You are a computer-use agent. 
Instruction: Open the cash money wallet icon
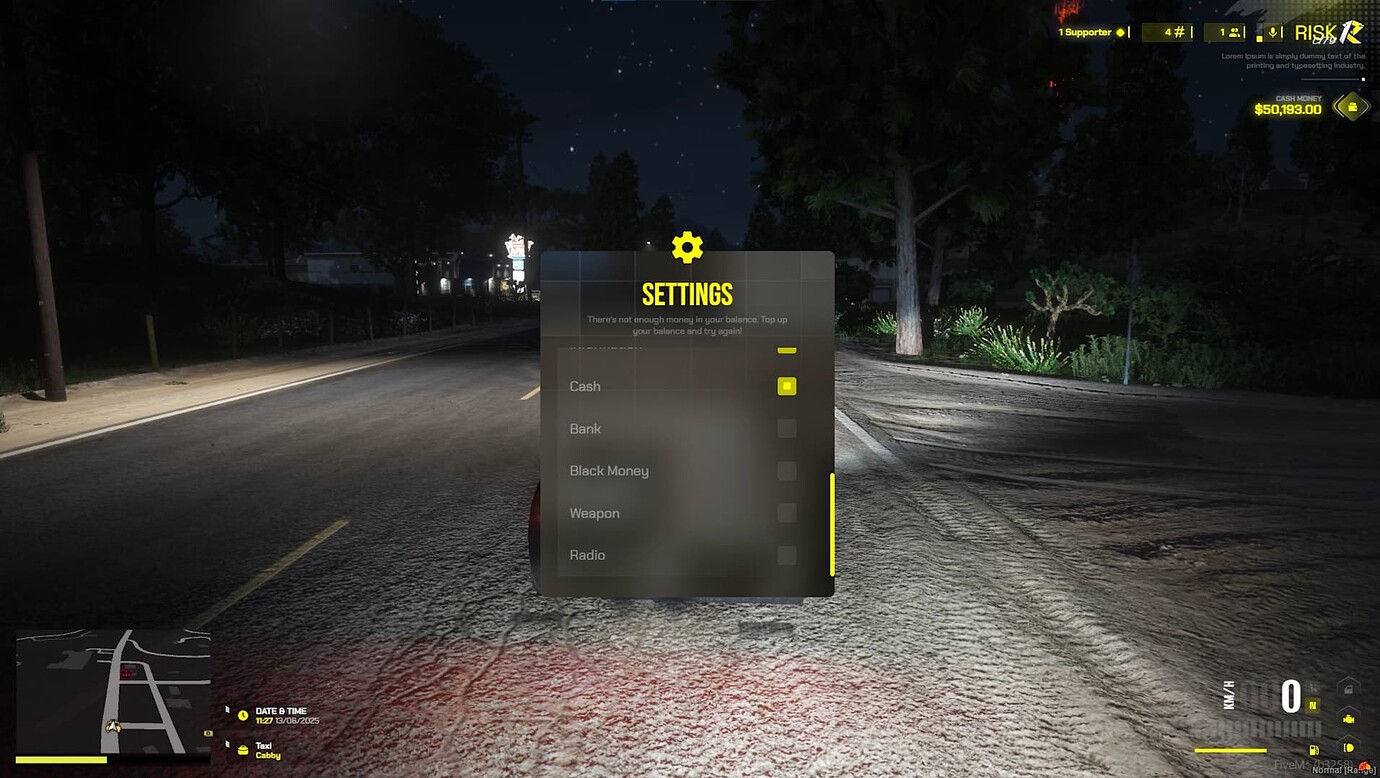[1352, 106]
